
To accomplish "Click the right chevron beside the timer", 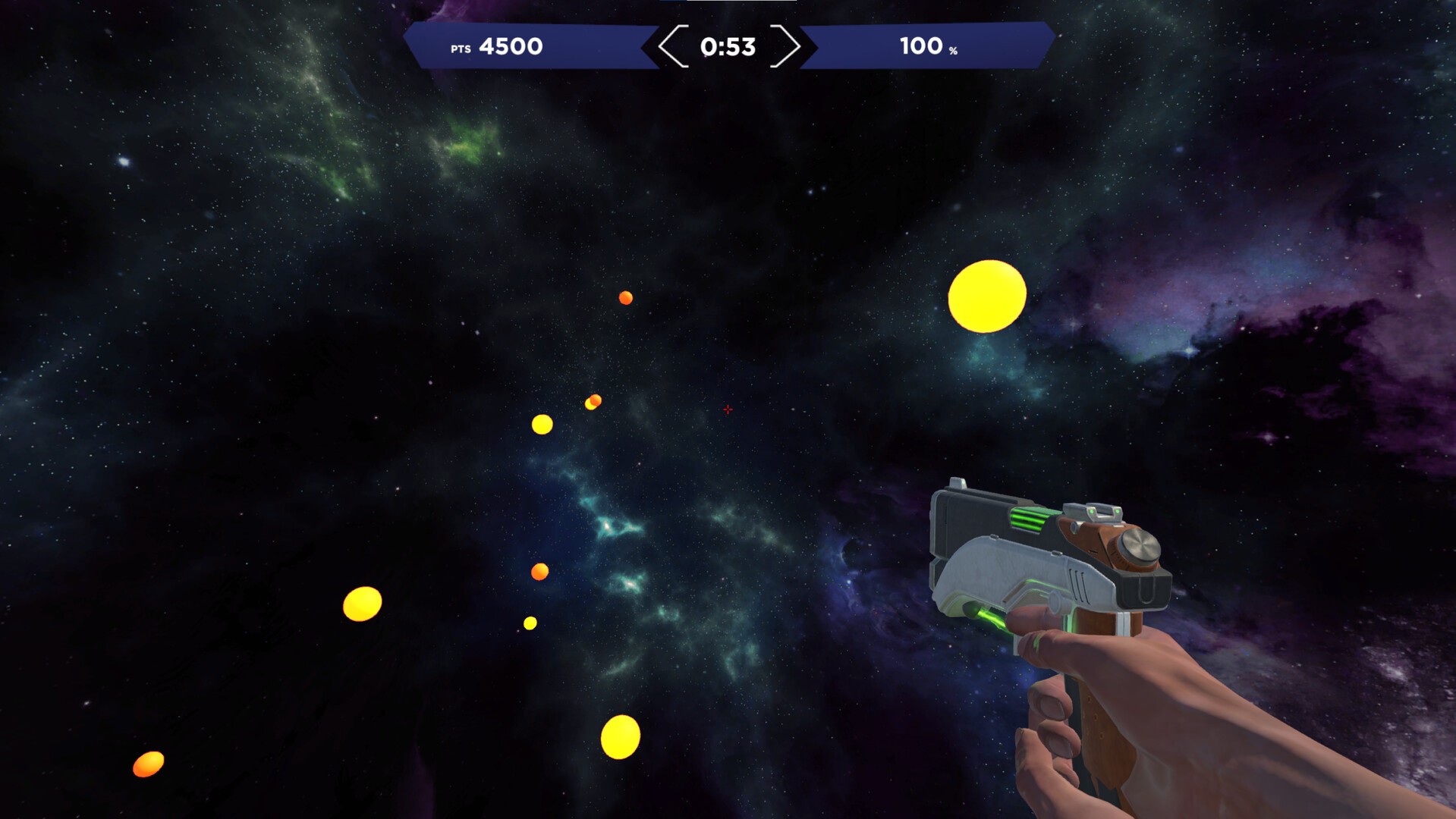I will click(x=785, y=47).
